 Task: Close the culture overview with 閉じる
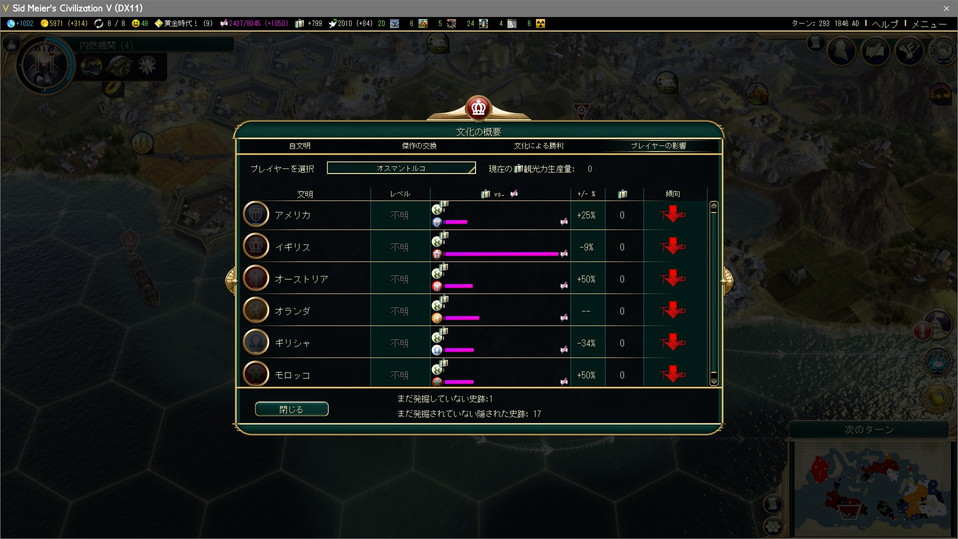tap(291, 409)
